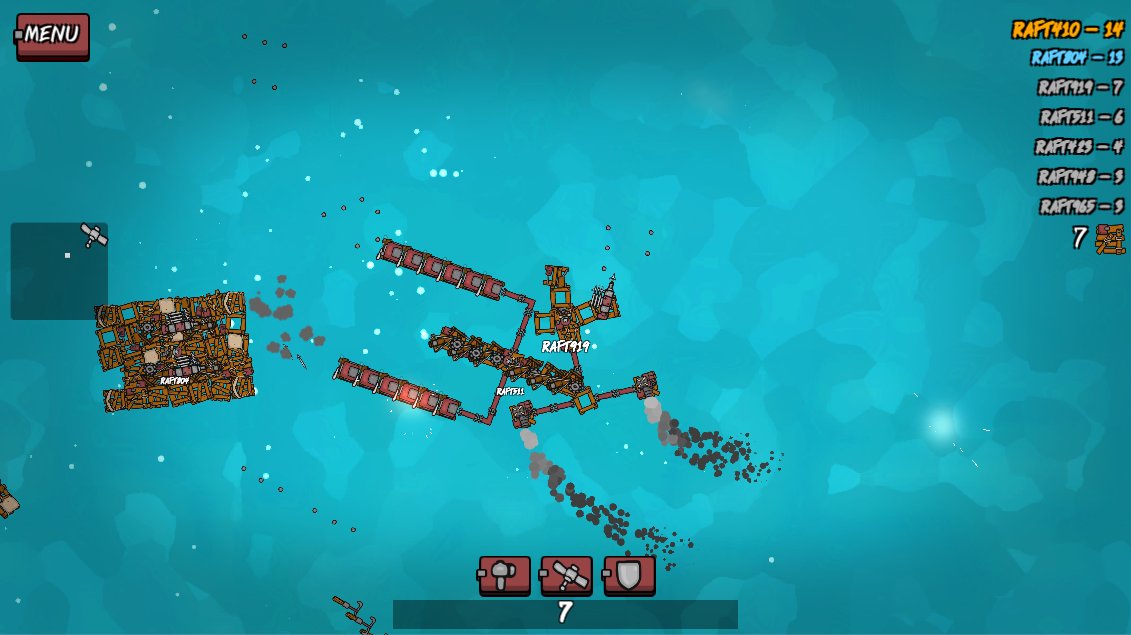Viewport: 1131px width, 635px height.
Task: Click the dark minimap panel
Action: (x=58, y=271)
